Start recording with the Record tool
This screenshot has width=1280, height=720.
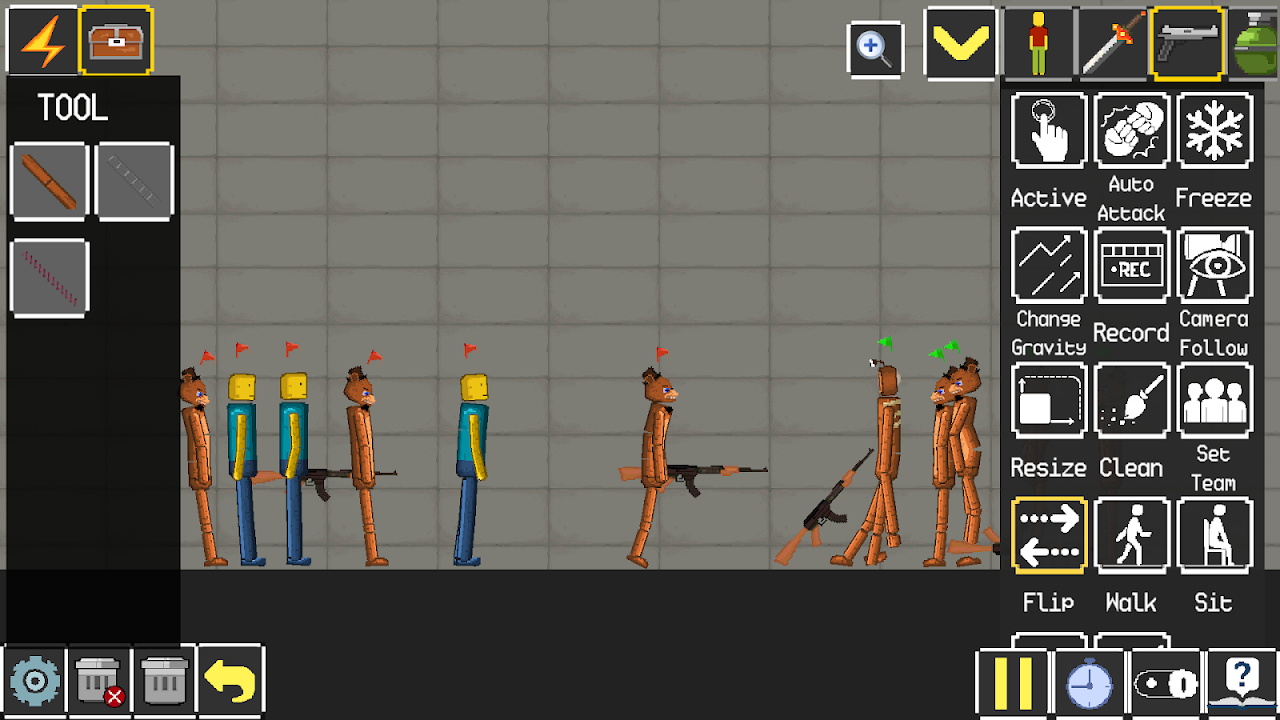[x=1131, y=264]
